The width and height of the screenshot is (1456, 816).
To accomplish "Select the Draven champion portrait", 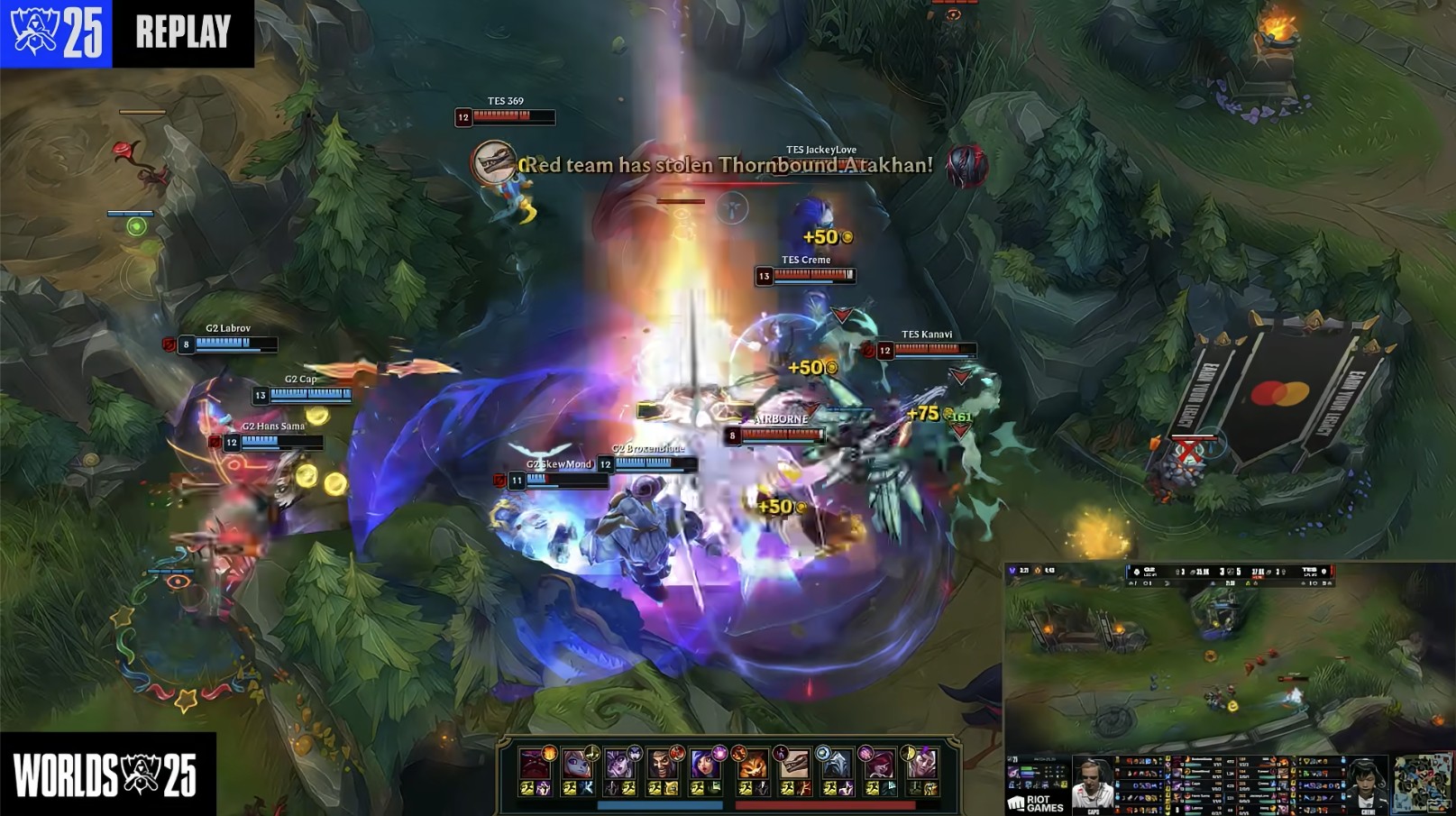I will pos(663,765).
